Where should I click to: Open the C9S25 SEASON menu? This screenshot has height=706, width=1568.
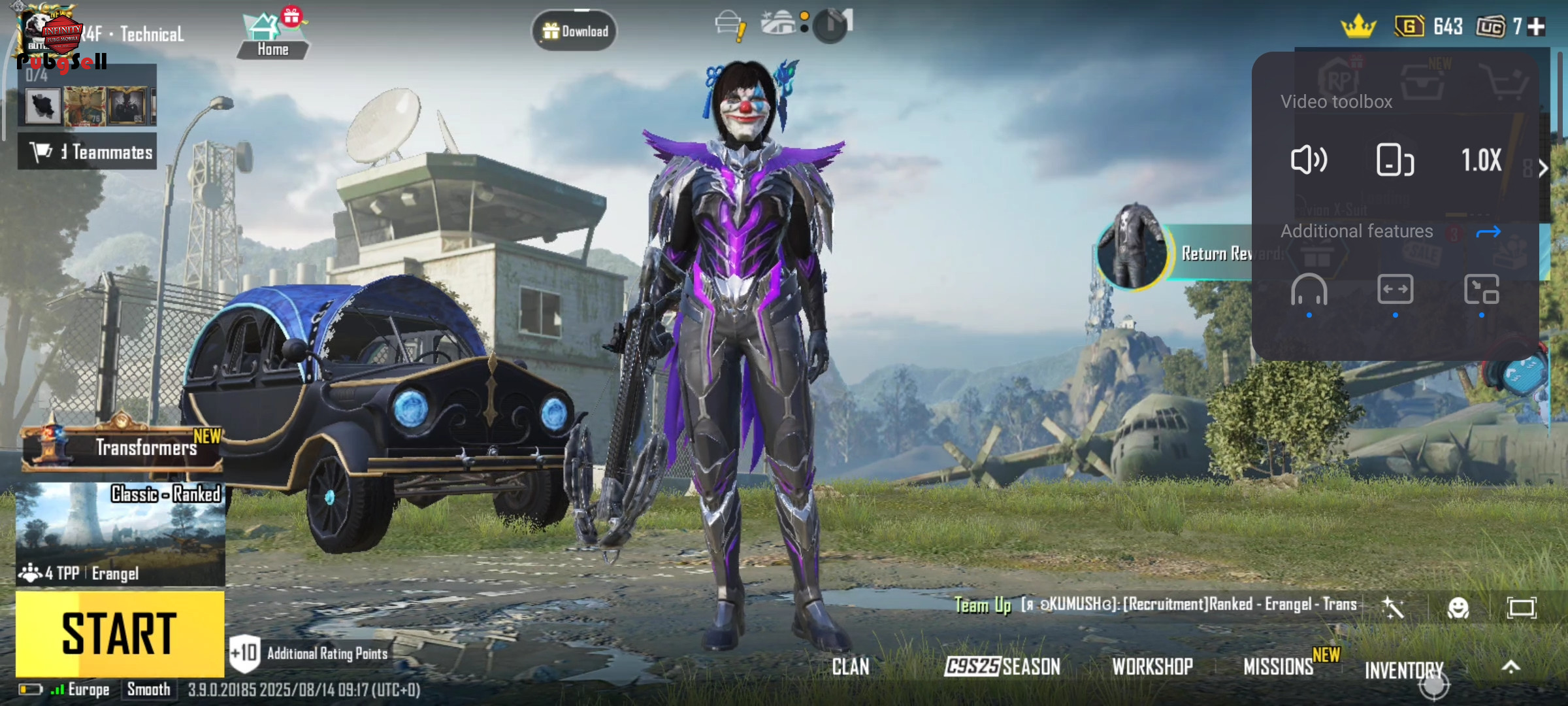tap(1002, 667)
